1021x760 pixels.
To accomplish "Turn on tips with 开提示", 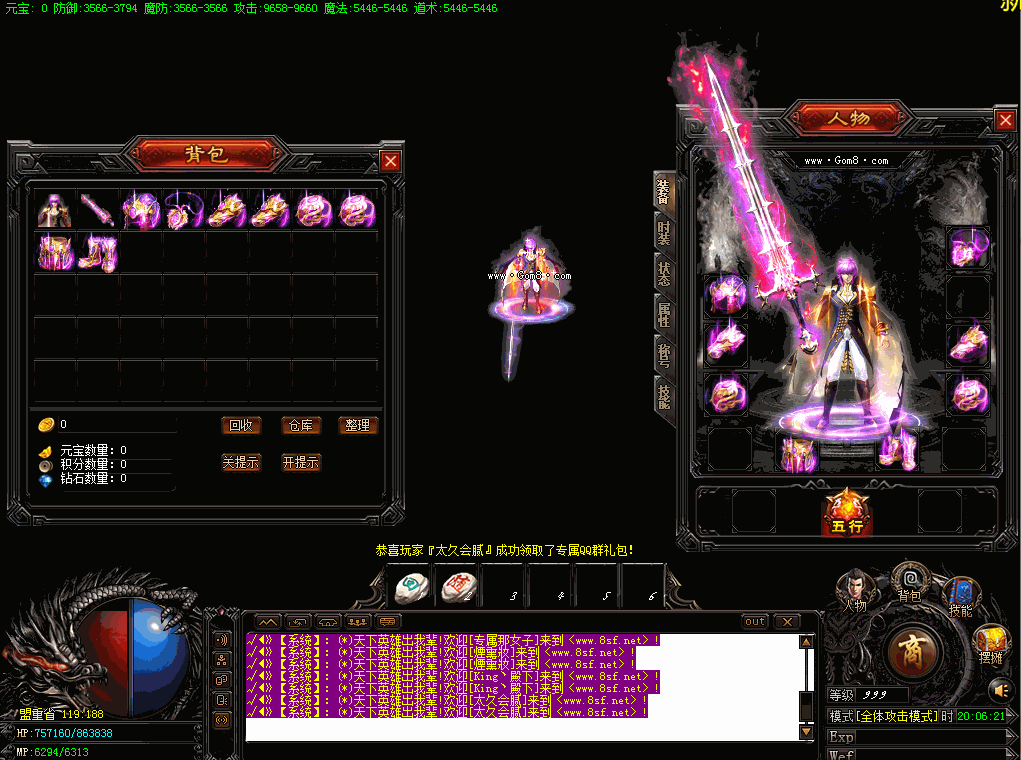I will [x=300, y=462].
